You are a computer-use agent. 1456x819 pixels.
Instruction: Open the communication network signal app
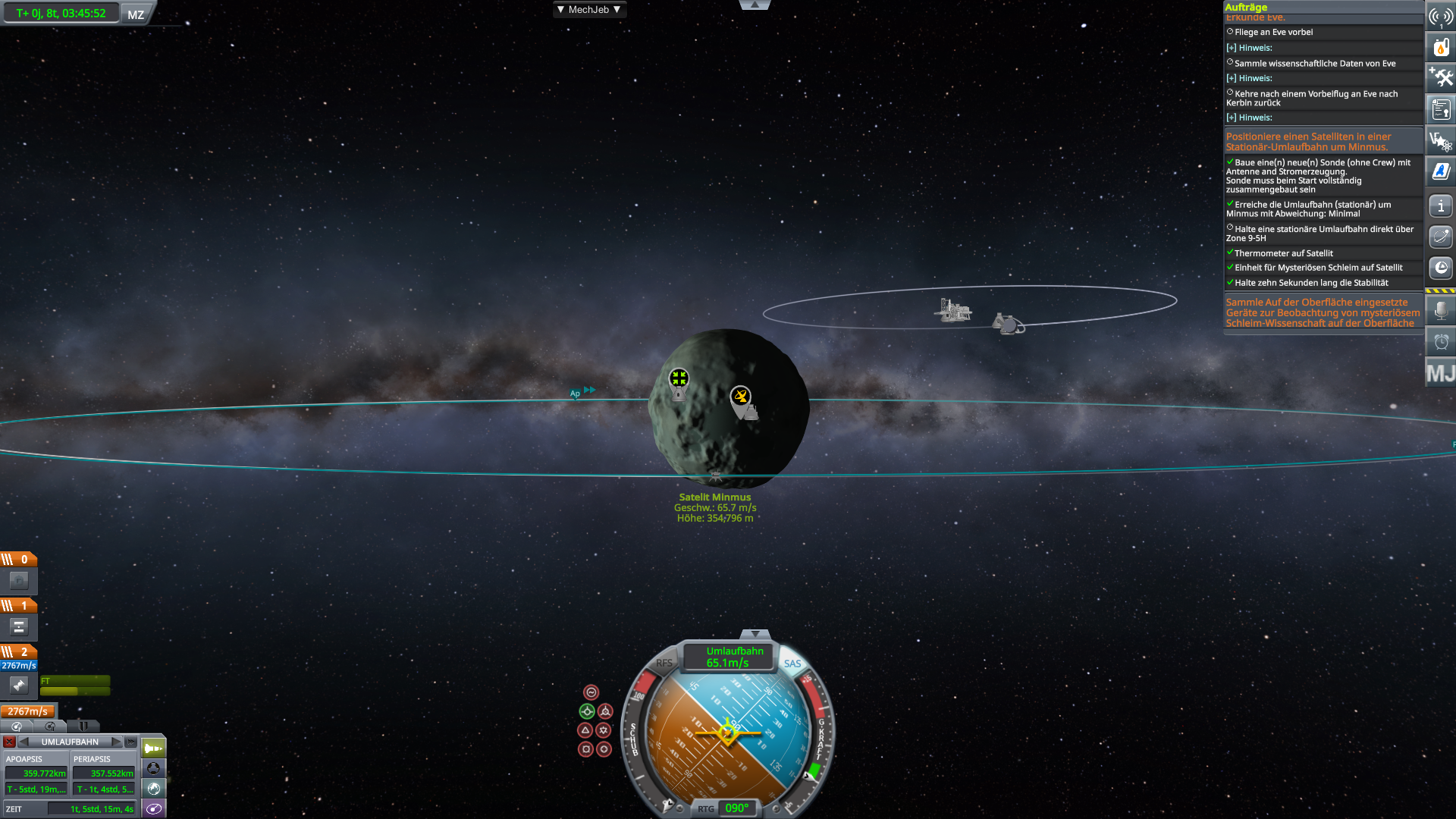coord(1441,16)
